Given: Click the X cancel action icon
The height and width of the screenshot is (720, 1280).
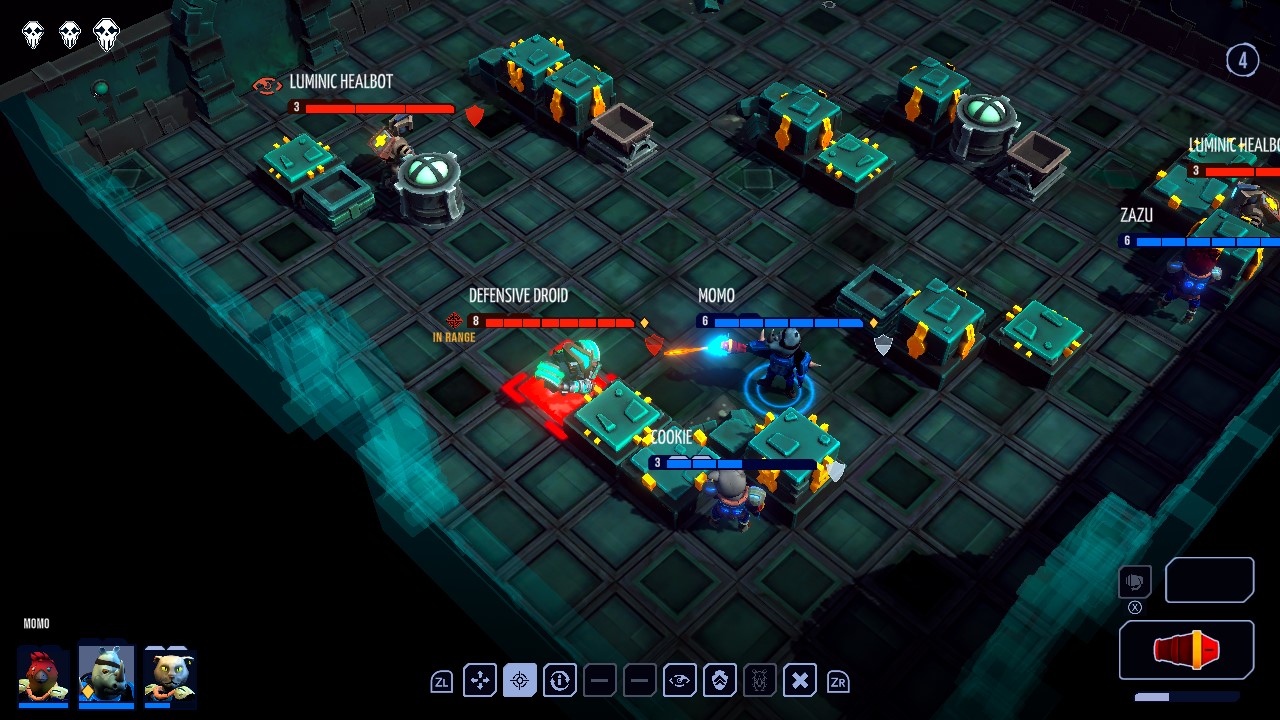Looking at the screenshot, I should tap(800, 680).
